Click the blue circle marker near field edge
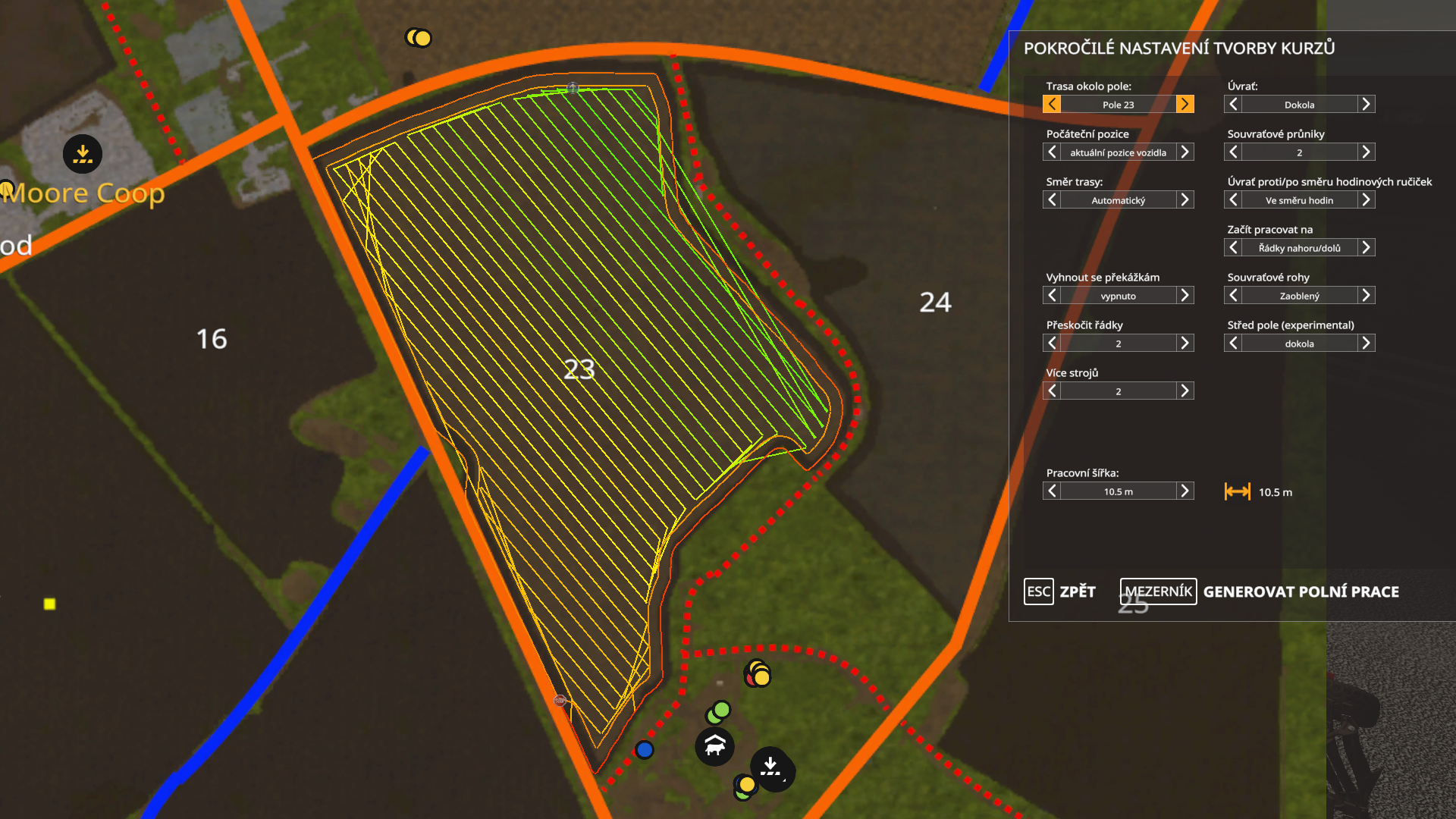 (x=644, y=749)
